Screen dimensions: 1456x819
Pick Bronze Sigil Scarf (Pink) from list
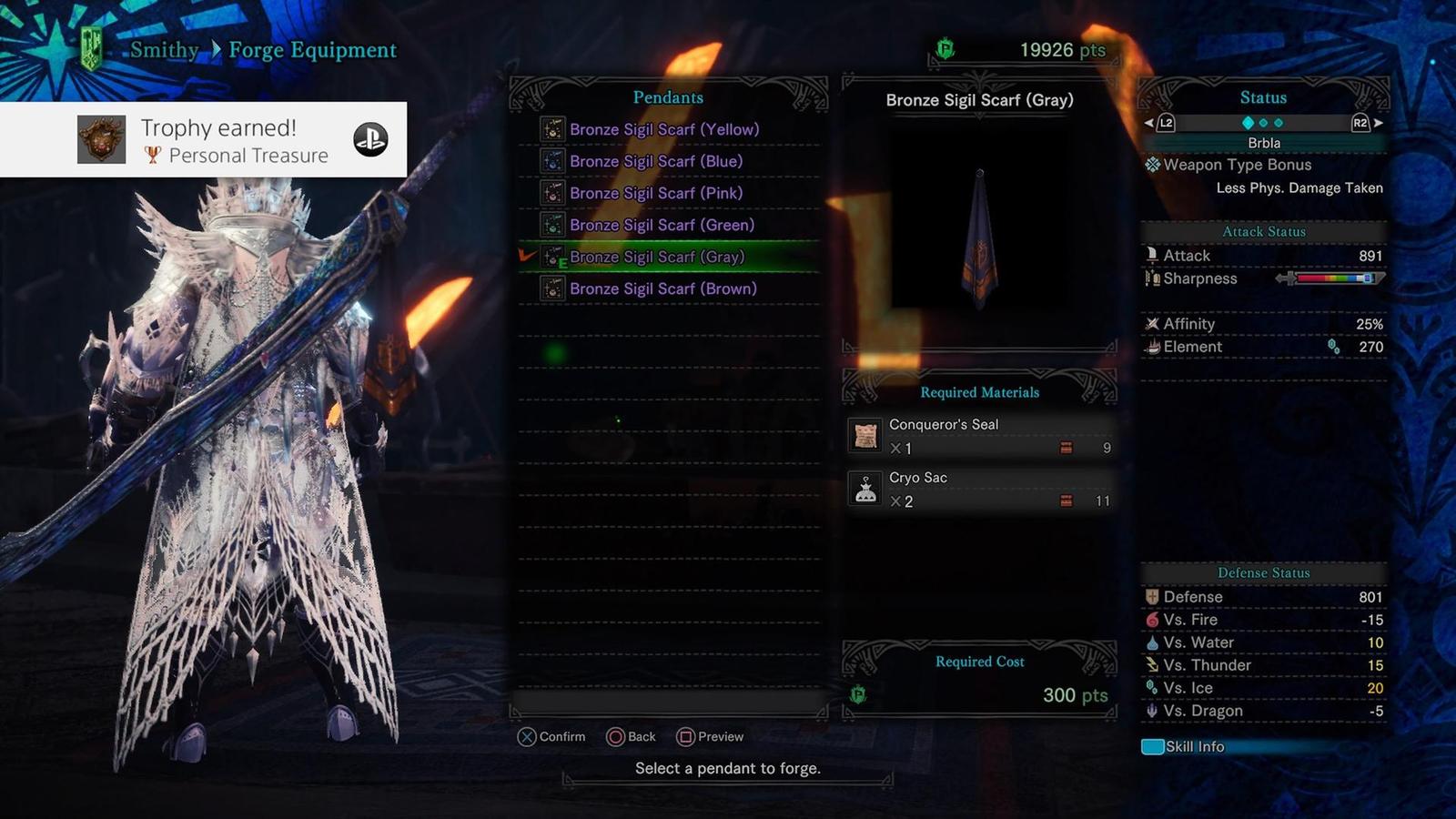tap(655, 193)
